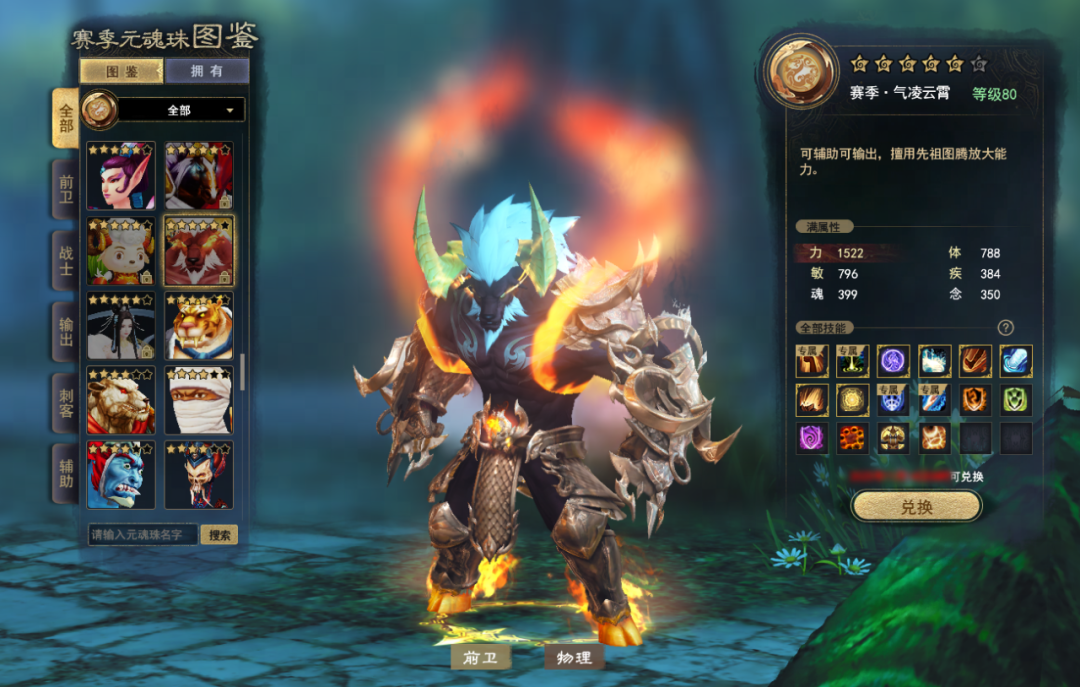Choose the white sheep character portrait
This screenshot has height=687, width=1080.
tap(121, 251)
